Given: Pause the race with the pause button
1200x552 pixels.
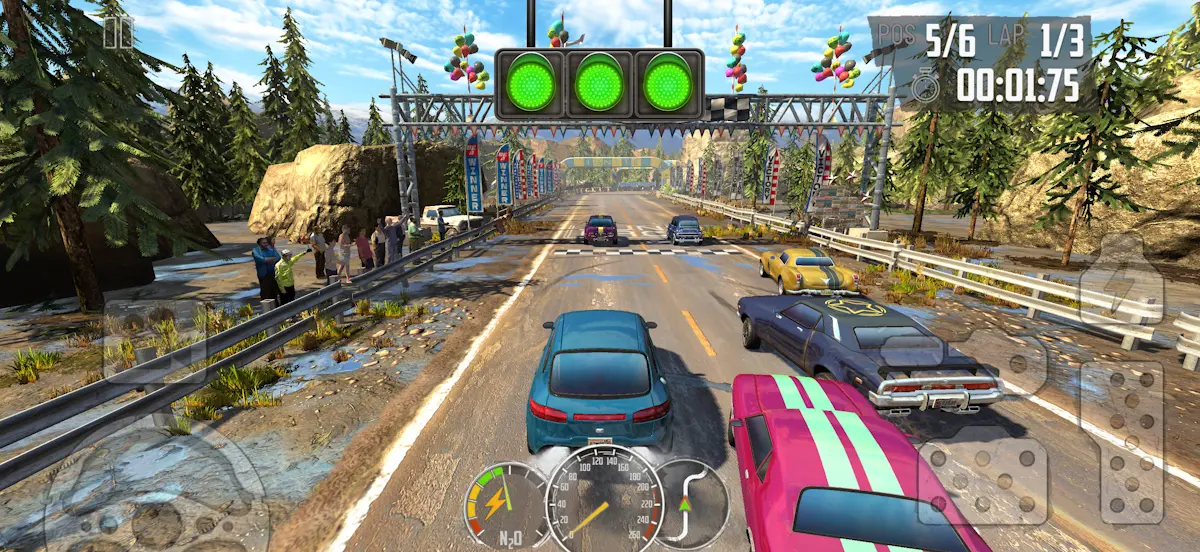Looking at the screenshot, I should coord(117,31).
